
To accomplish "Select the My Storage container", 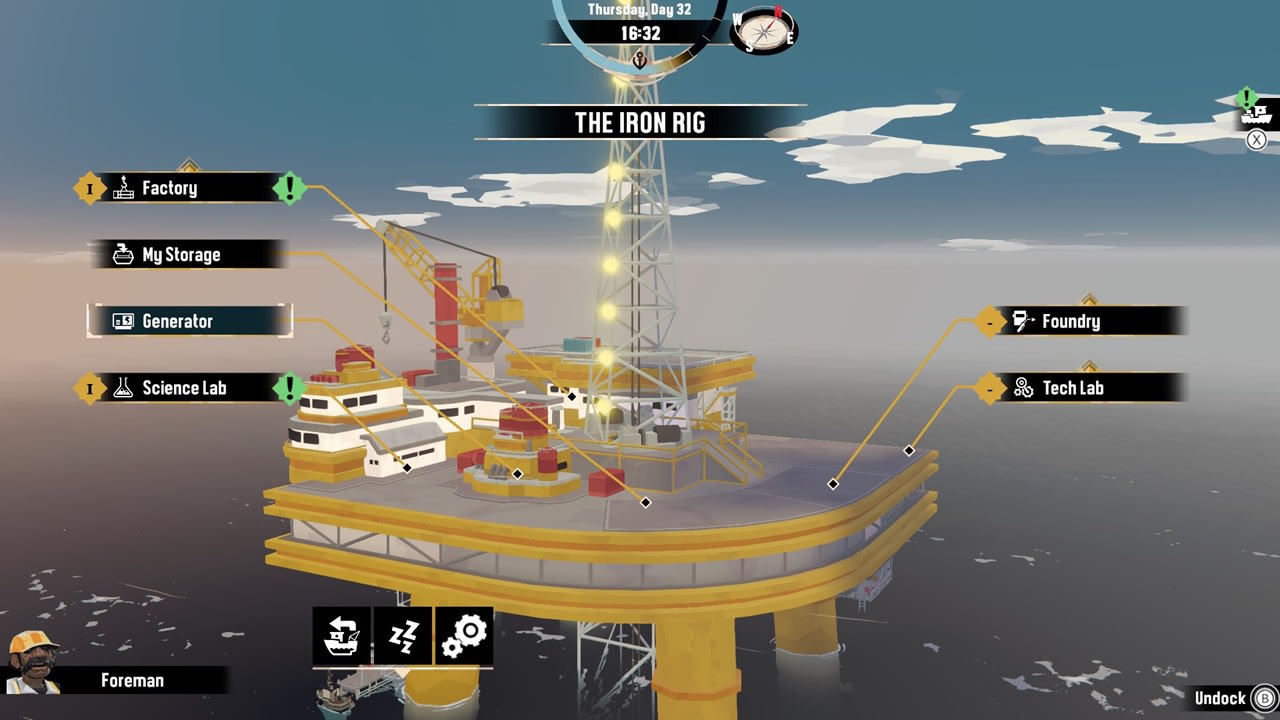I will 180,255.
